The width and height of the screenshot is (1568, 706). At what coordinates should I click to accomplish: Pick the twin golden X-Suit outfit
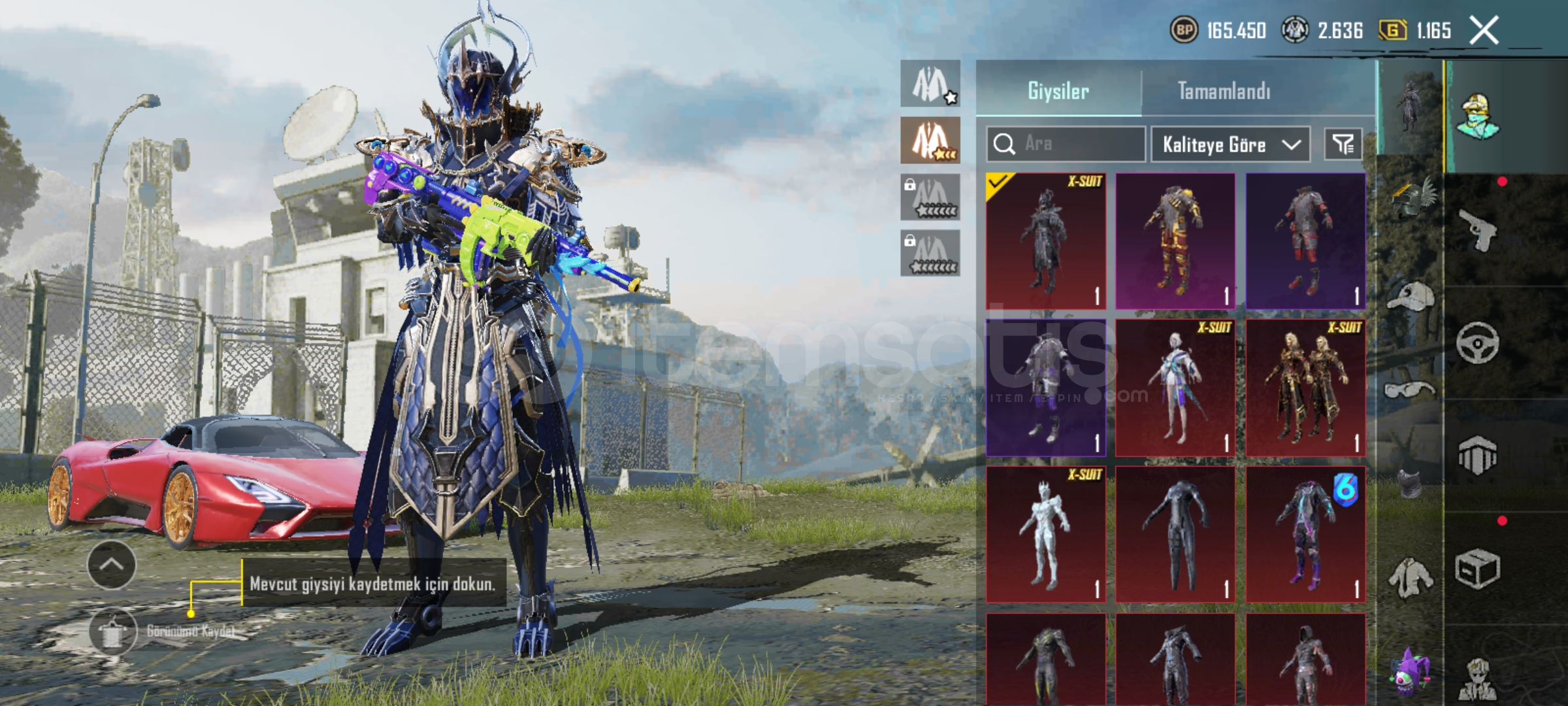(1305, 388)
